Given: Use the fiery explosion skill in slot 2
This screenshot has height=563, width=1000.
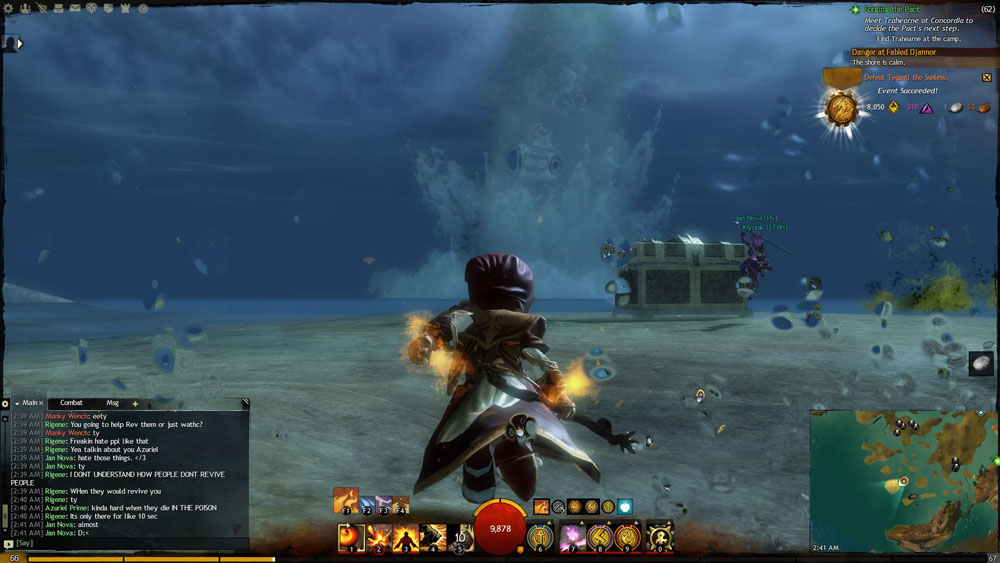Looking at the screenshot, I should coord(378,537).
